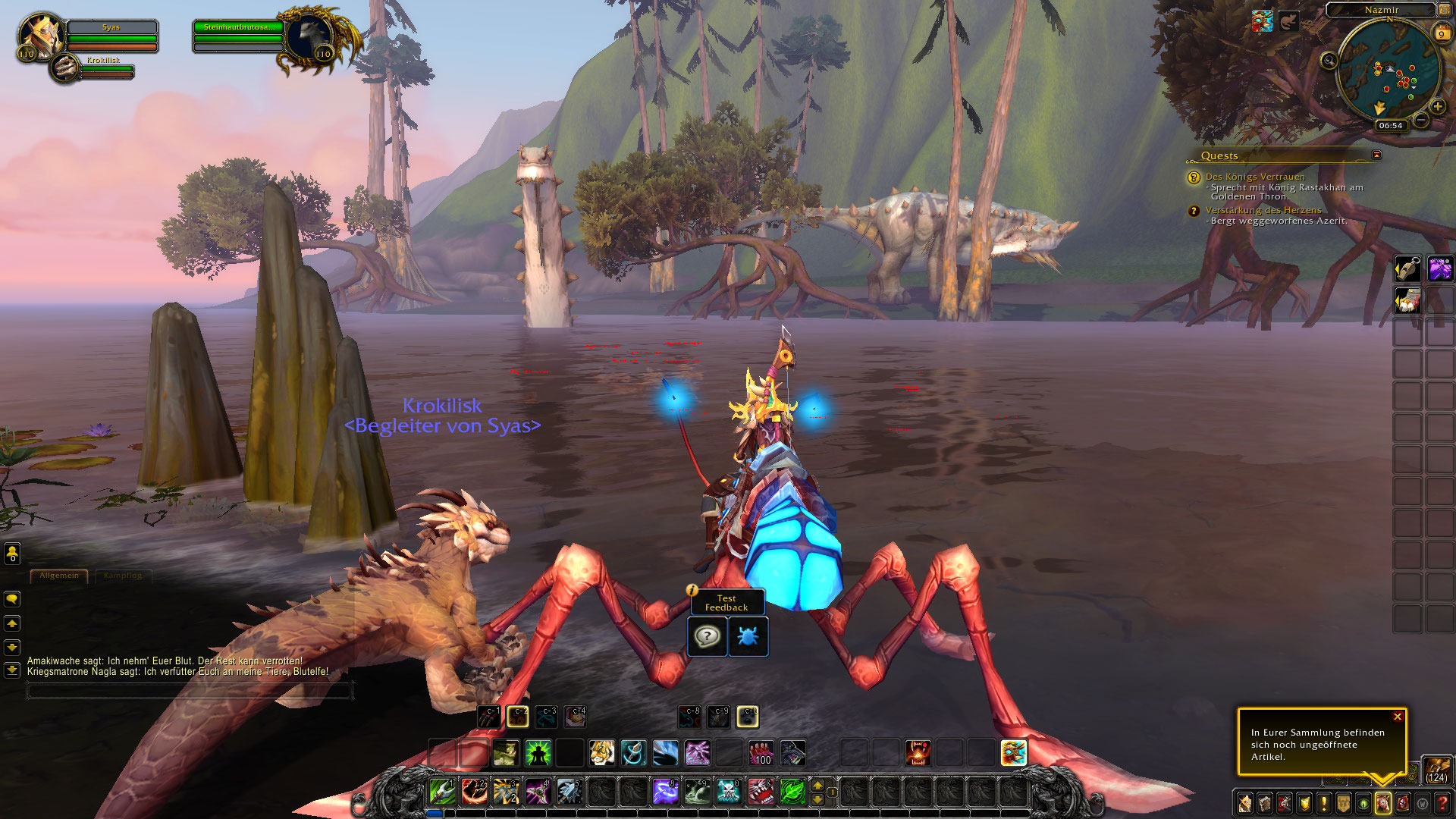This screenshot has width=1456, height=819.
Task: Activate the green axe ability in slot 1
Action: [442, 792]
